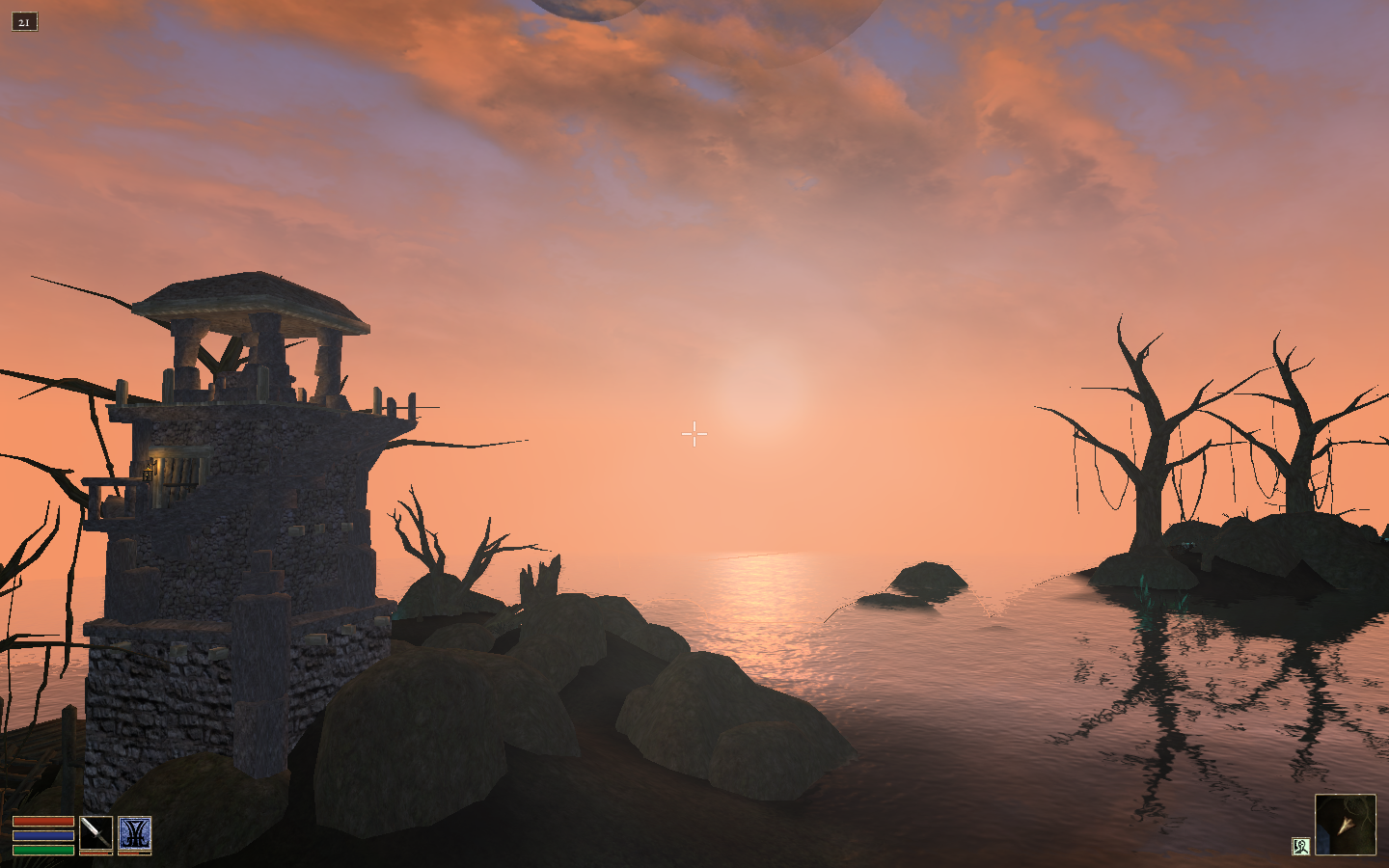Click the active magic effect icon
Viewport: 1389px width, 868px height.
coord(1300,846)
